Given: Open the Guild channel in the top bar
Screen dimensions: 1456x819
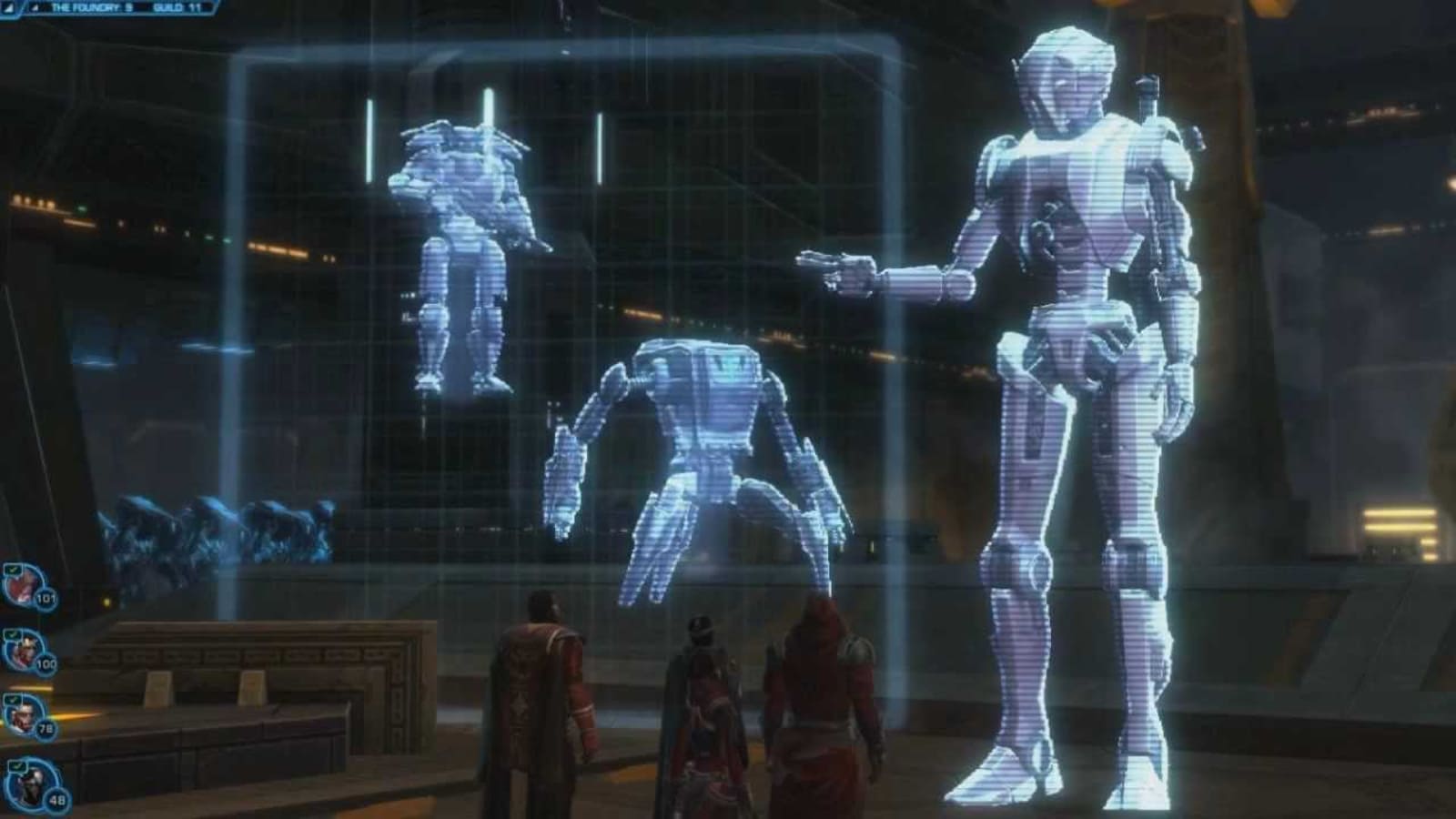Looking at the screenshot, I should click(177, 7).
